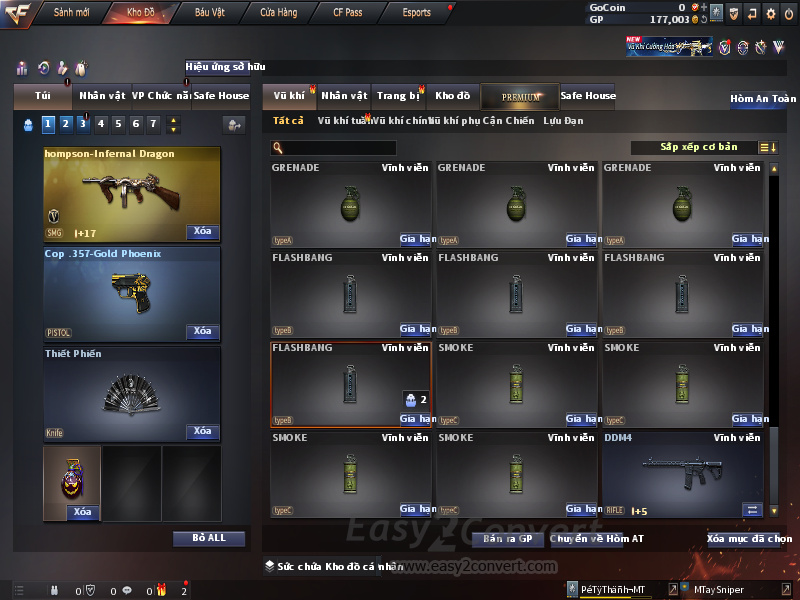
Task: Select the Thiết Phiến knife item
Action: (131, 392)
